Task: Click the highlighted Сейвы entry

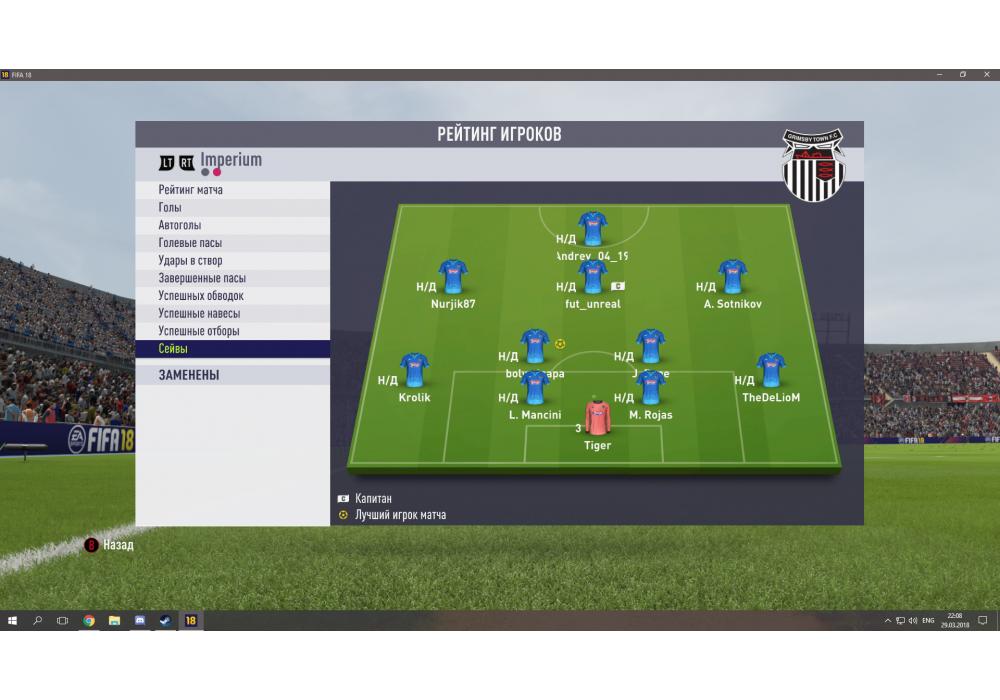Action: [173, 349]
